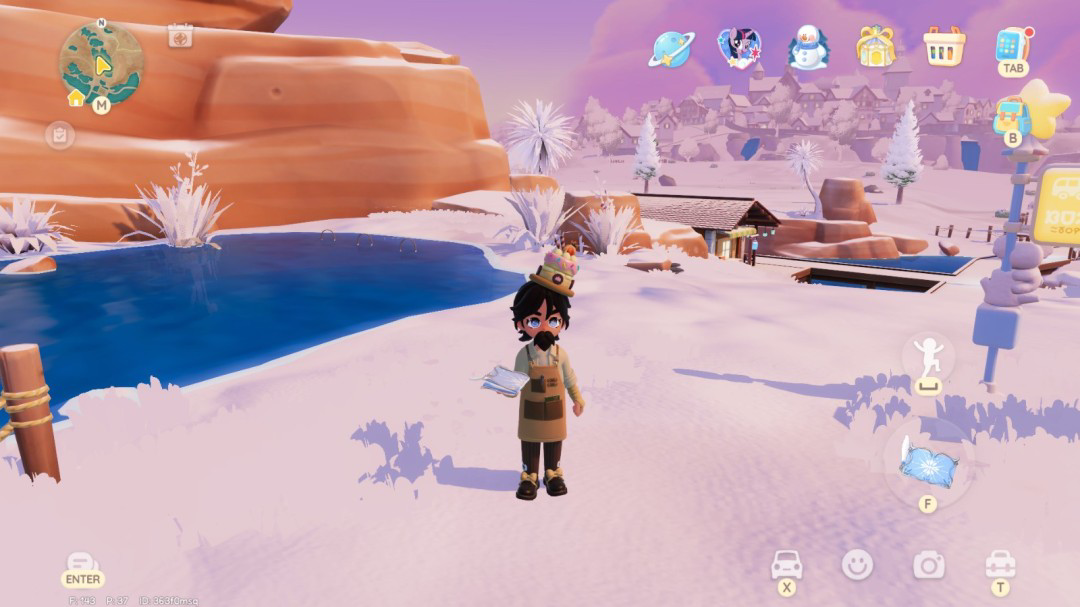Tap the yellow home icon by minimap

(76, 98)
